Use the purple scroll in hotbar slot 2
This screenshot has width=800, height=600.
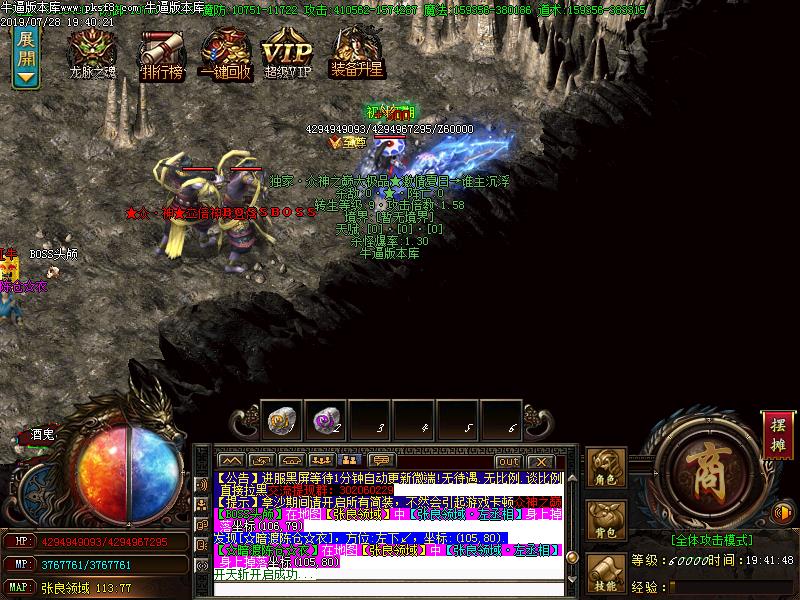pos(326,420)
